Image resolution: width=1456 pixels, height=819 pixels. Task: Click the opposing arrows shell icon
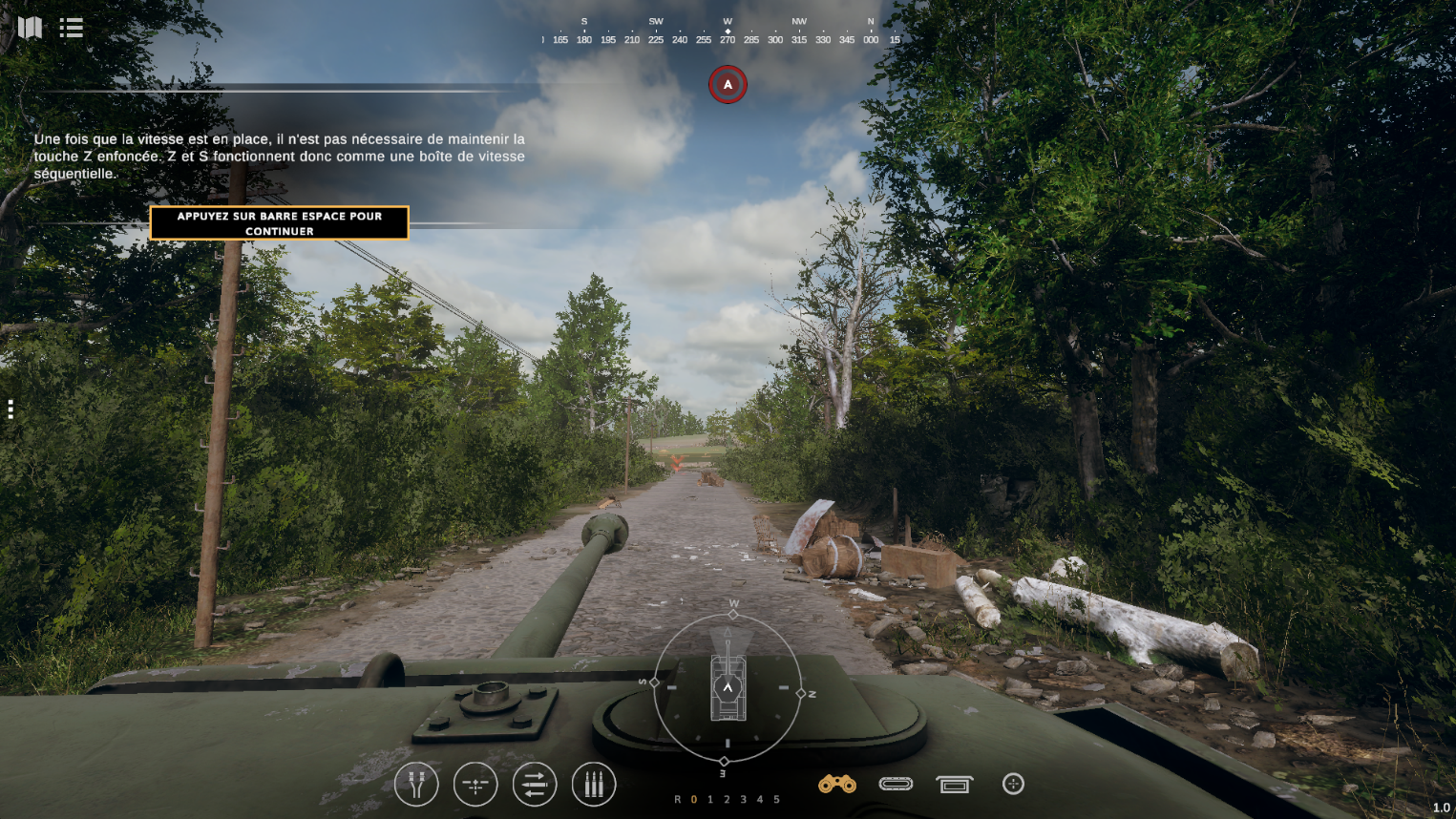pyautogui.click(x=535, y=785)
